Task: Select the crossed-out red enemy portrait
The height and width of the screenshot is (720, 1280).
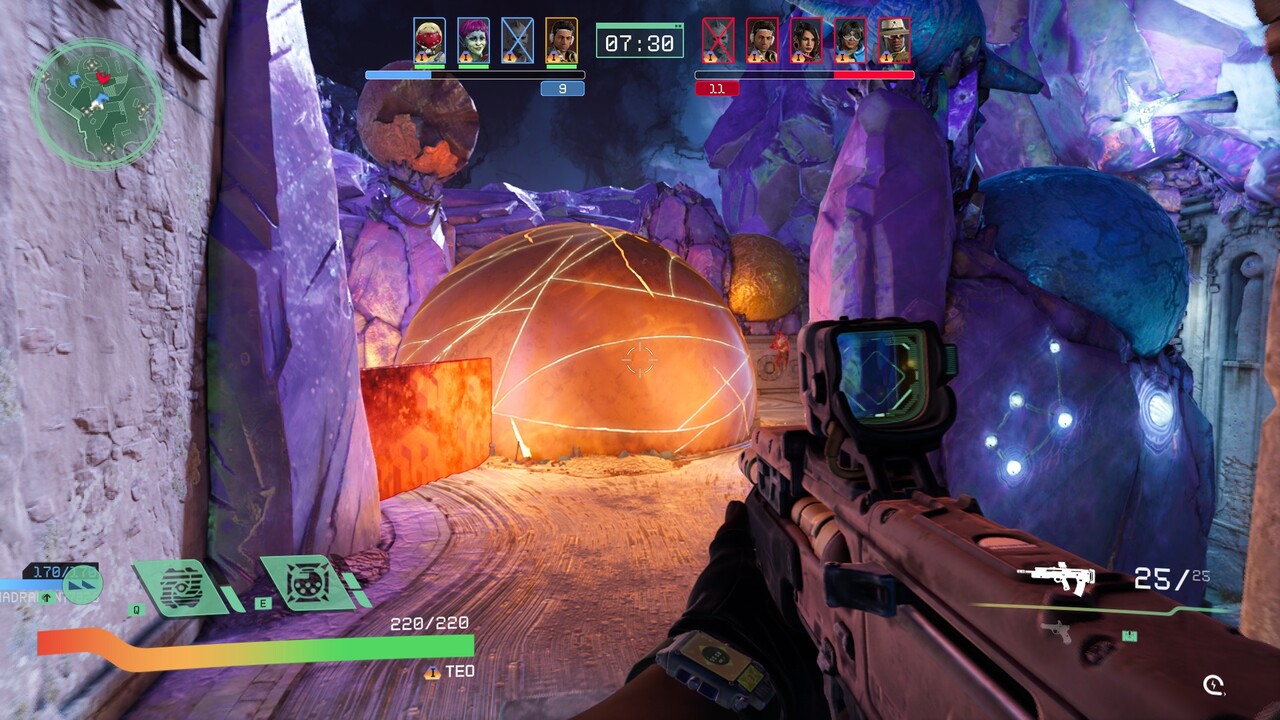Action: pyautogui.click(x=718, y=40)
